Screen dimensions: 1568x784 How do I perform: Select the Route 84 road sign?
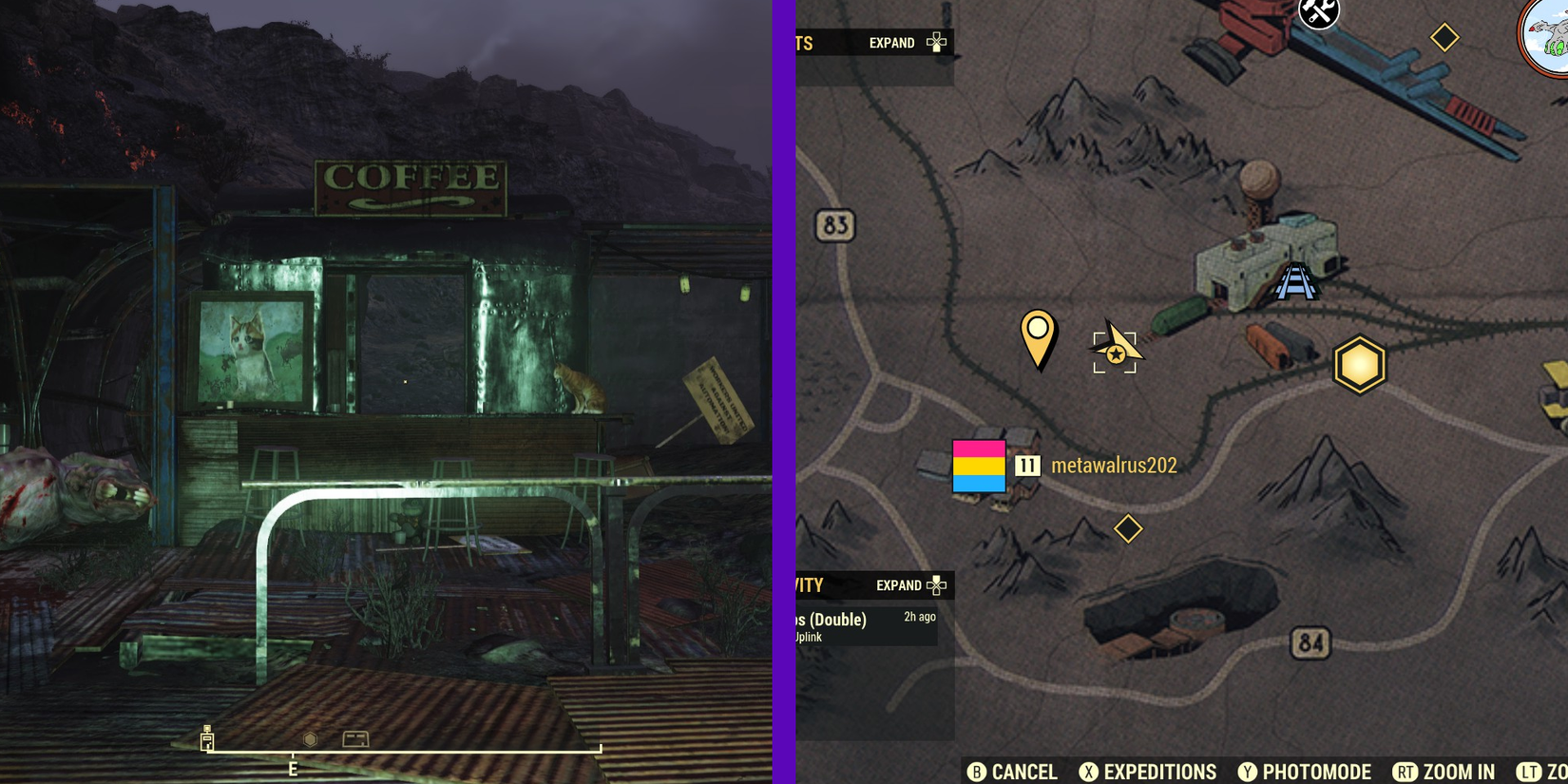pos(1311,642)
